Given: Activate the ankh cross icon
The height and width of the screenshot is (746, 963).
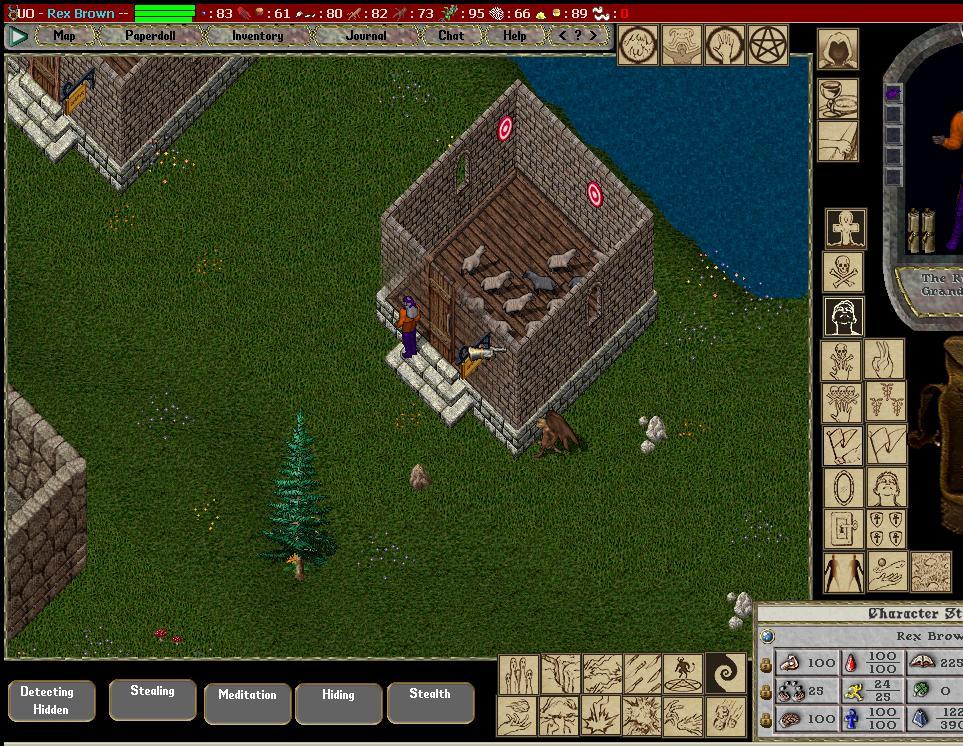Looking at the screenshot, I should coord(845,228).
